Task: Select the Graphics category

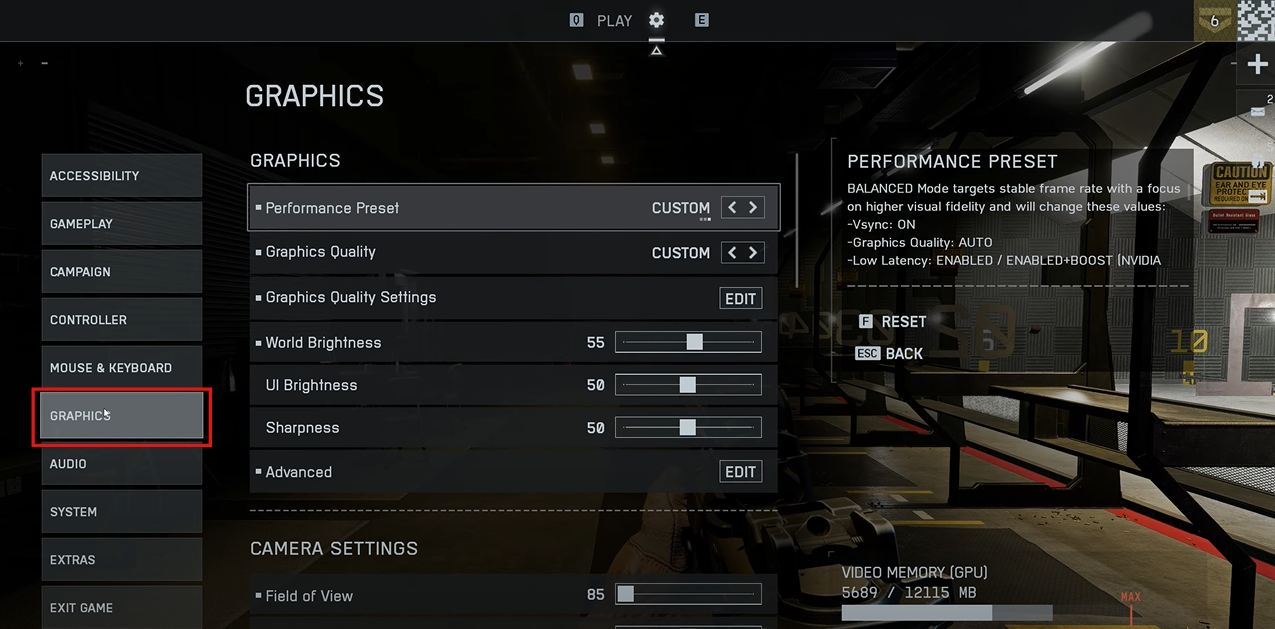Action: coord(121,416)
